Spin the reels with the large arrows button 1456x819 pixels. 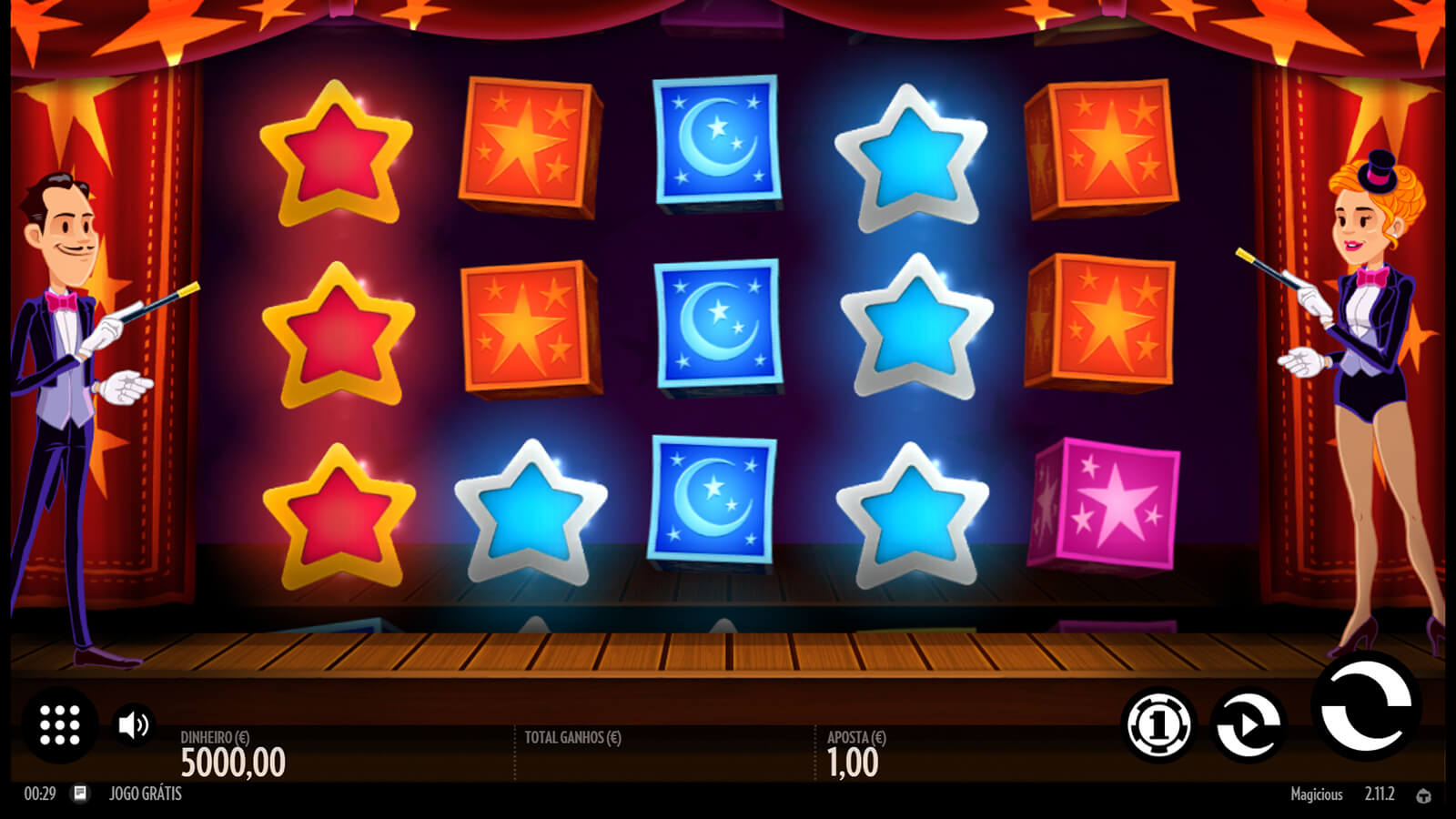pos(1366,707)
